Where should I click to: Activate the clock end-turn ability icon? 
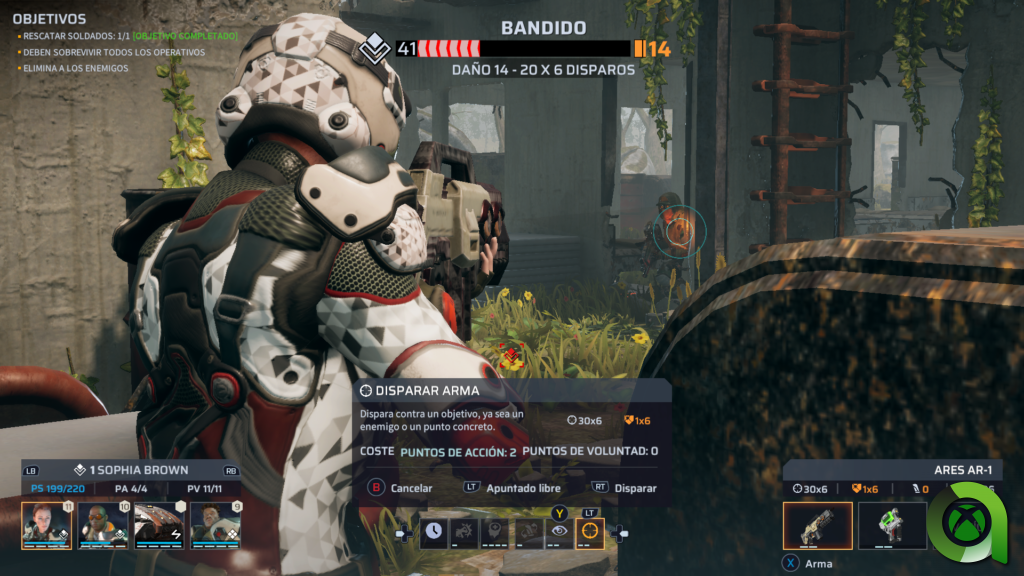coord(434,534)
